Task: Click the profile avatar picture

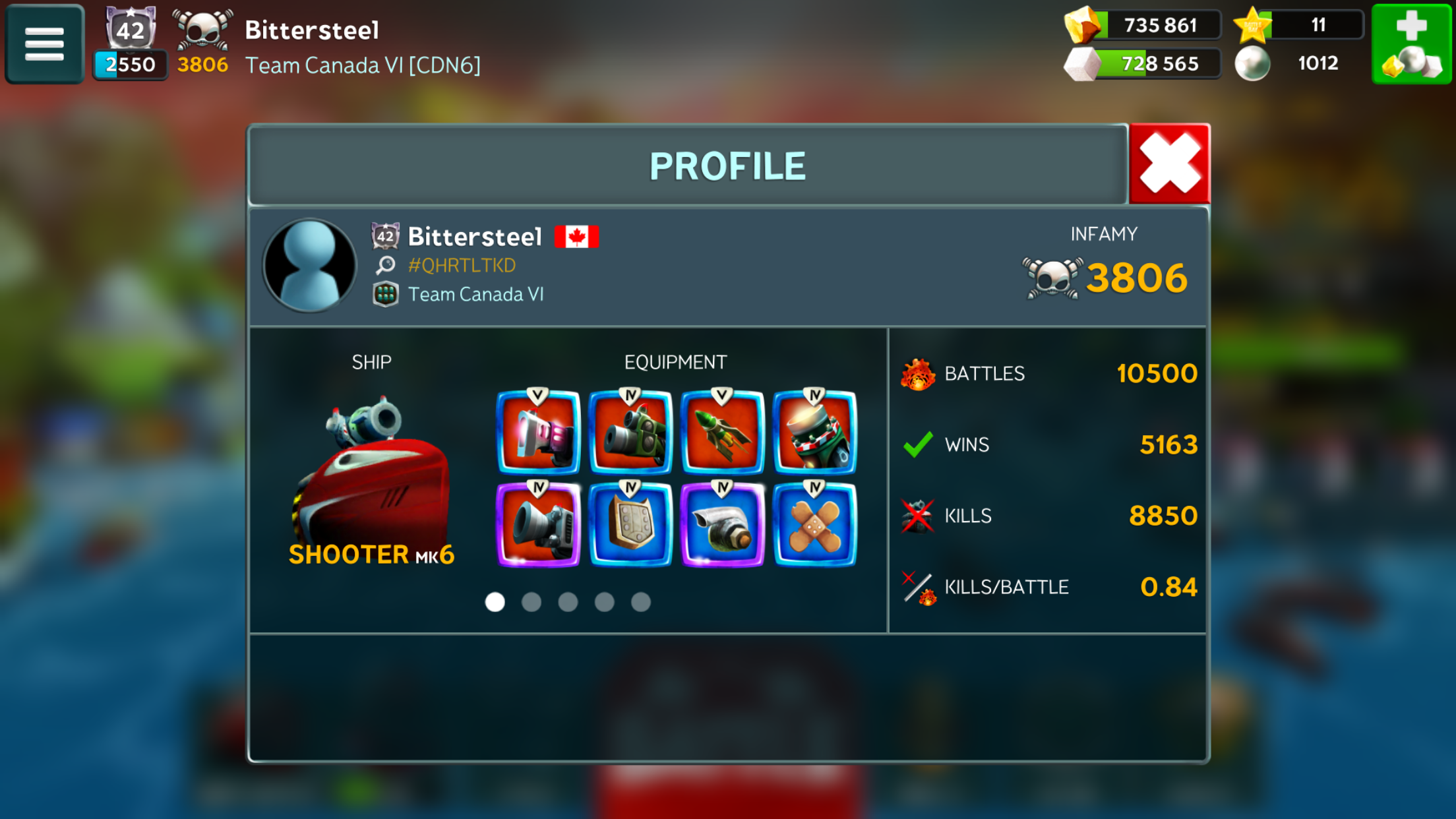Action: (309, 265)
